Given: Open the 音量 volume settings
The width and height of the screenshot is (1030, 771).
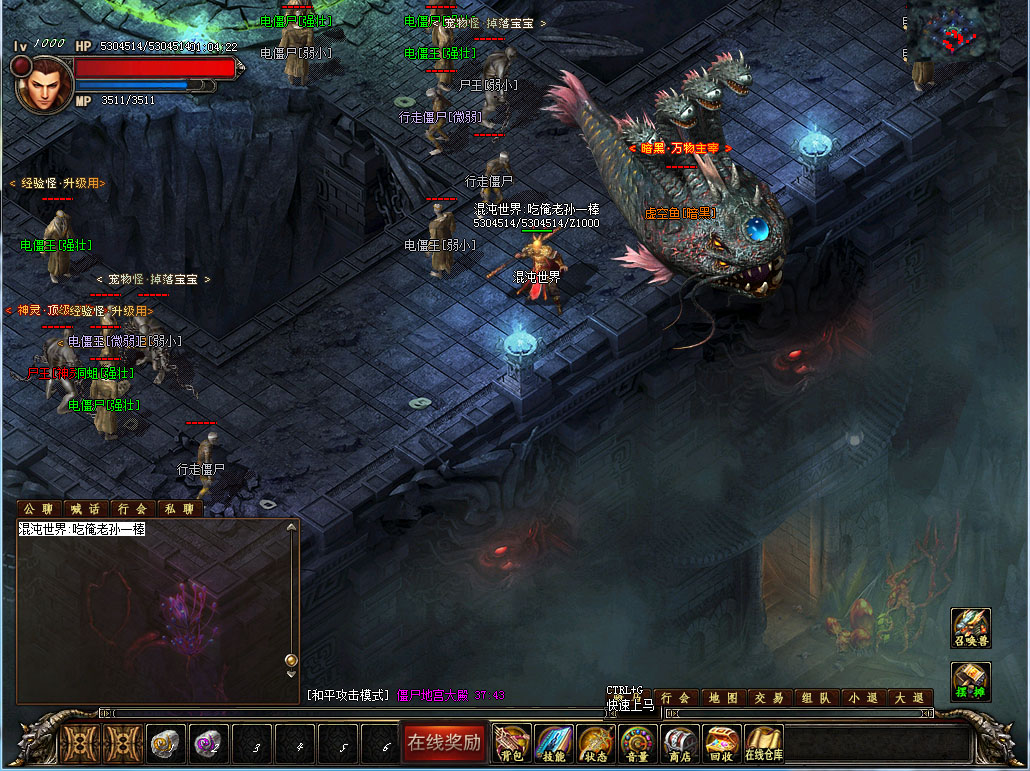Looking at the screenshot, I should coord(639,744).
